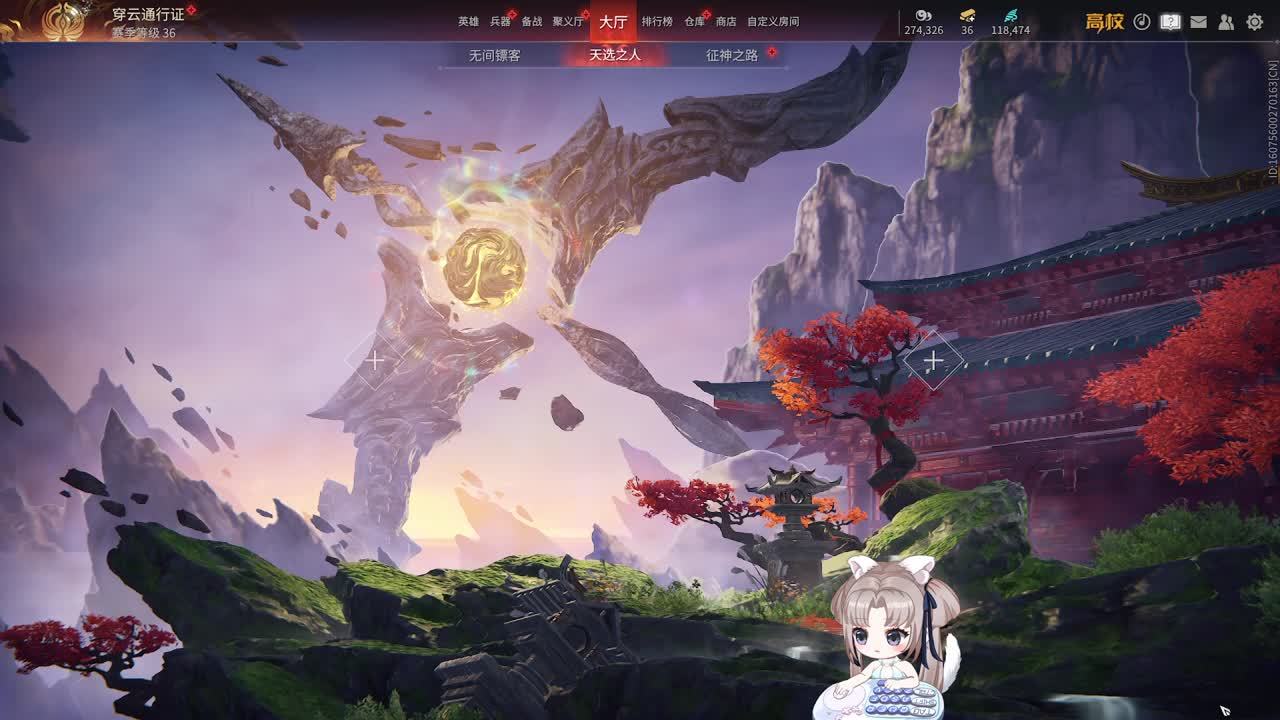Open the 穿云通行证 battle pass
1280x720 pixels.
pos(147,15)
